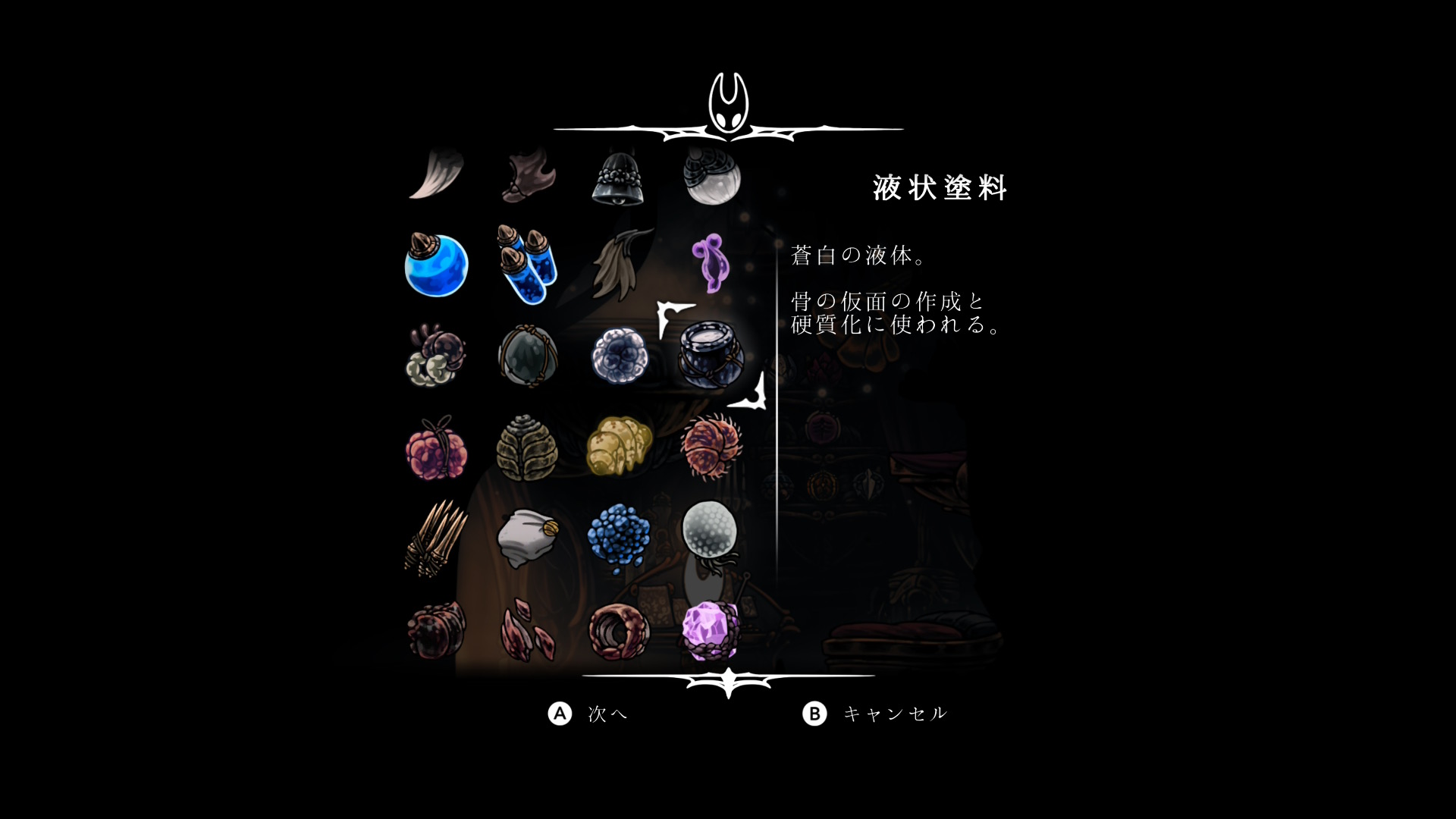Pick the rope-tied dark egg
This screenshot has width=1456, height=819.
(528, 355)
